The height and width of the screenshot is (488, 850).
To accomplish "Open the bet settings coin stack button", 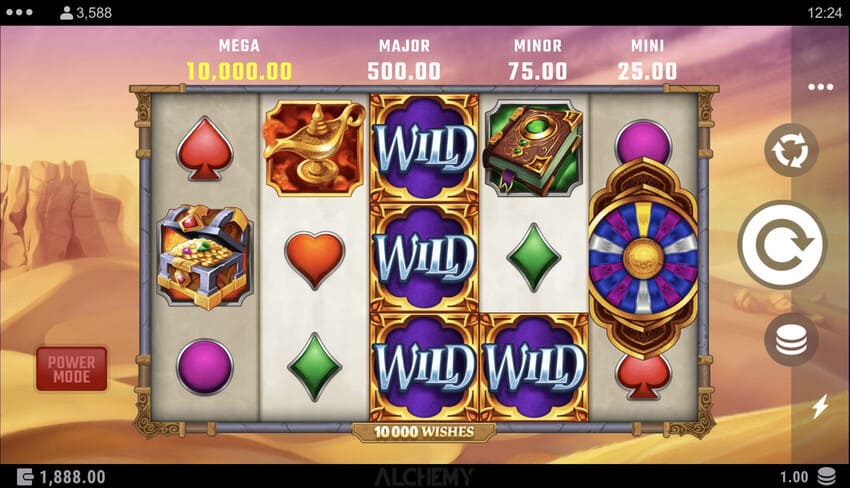I will click(x=791, y=340).
